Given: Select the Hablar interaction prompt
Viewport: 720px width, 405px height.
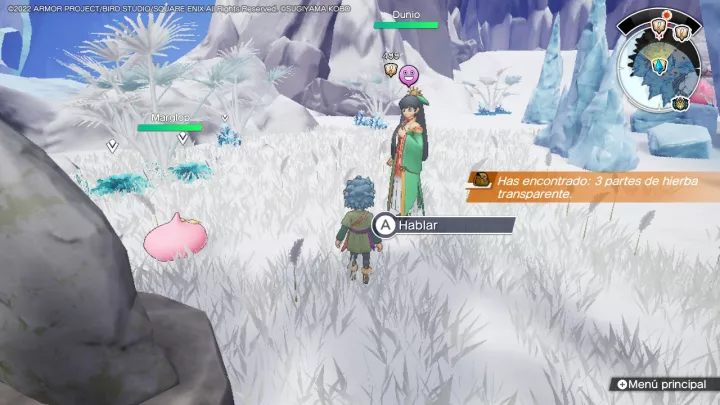Looking at the screenshot, I should [444, 225].
